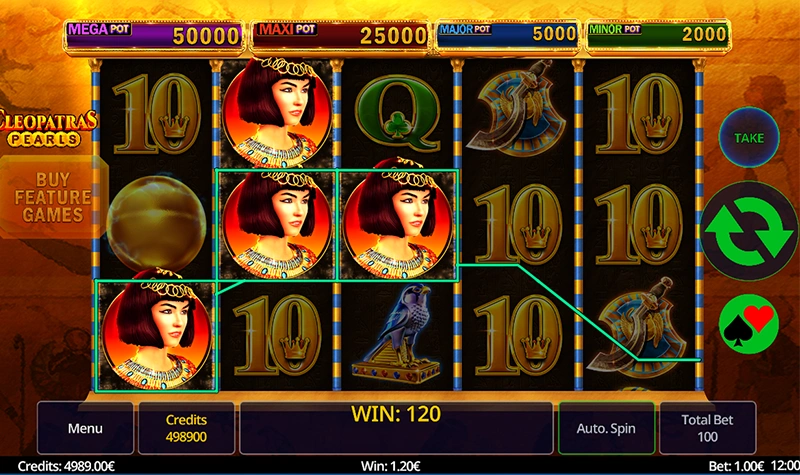This screenshot has width=800, height=475.
Task: Adjust the Total Bet amount
Action: coord(708,428)
